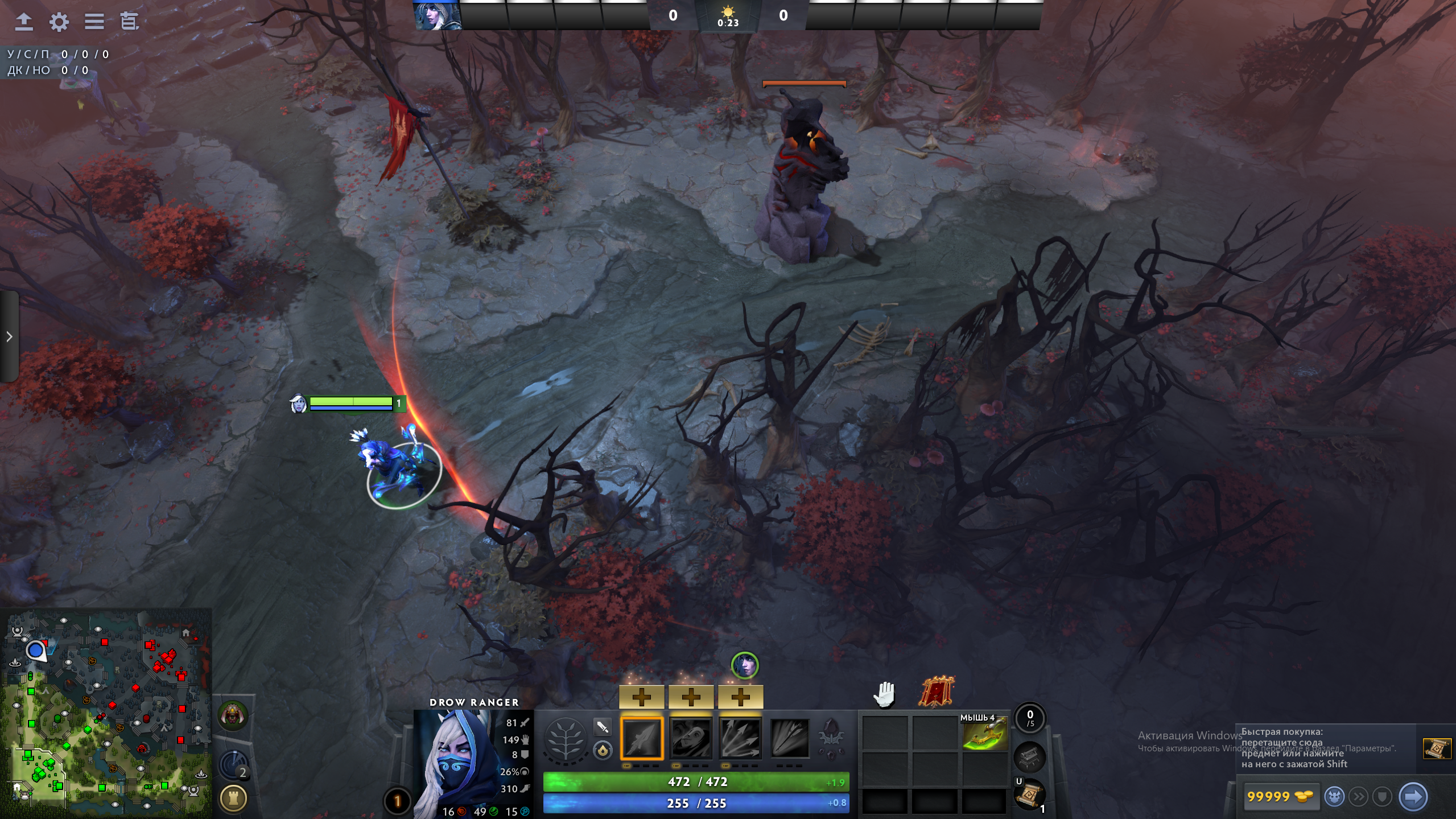
Task: Click the Roshan icon beside the minimap
Action: coord(233,715)
